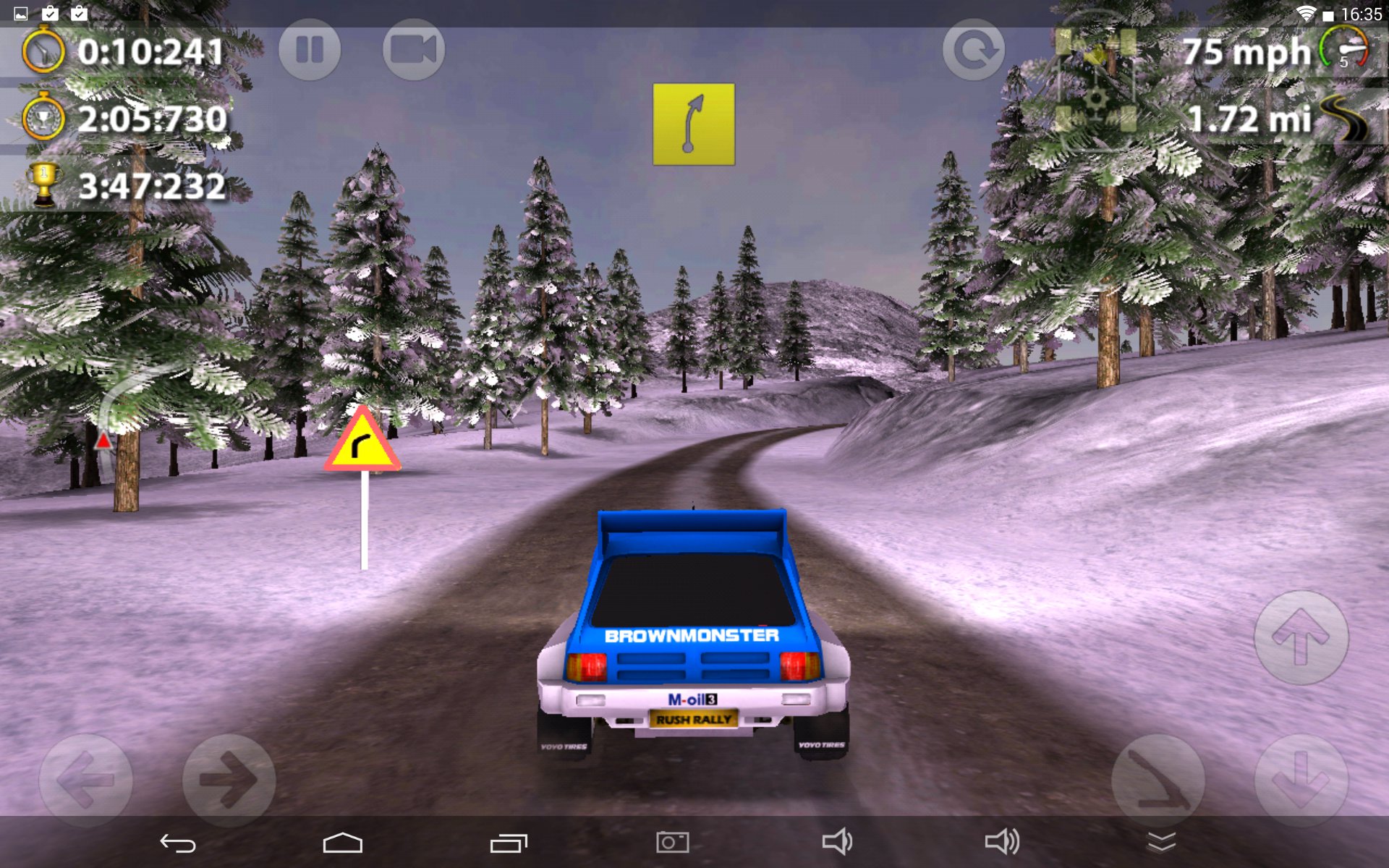The image size is (1389, 868).
Task: Raise the volume in the navigation bar
Action: pyautogui.click(x=1002, y=843)
